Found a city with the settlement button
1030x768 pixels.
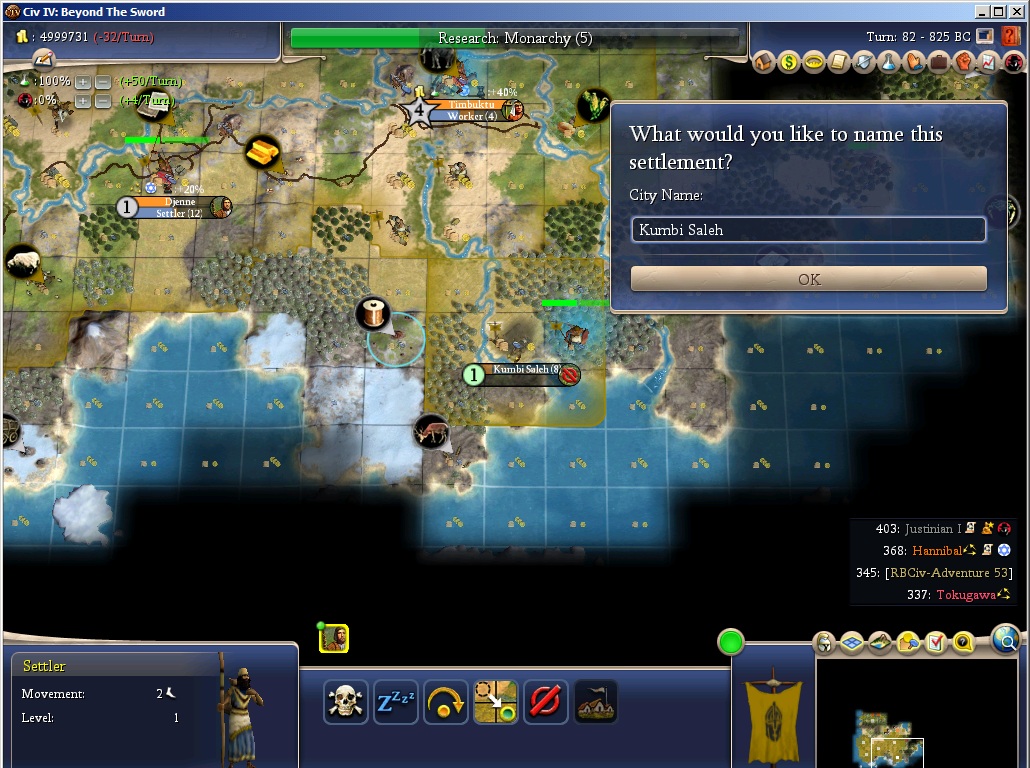pyautogui.click(x=595, y=702)
